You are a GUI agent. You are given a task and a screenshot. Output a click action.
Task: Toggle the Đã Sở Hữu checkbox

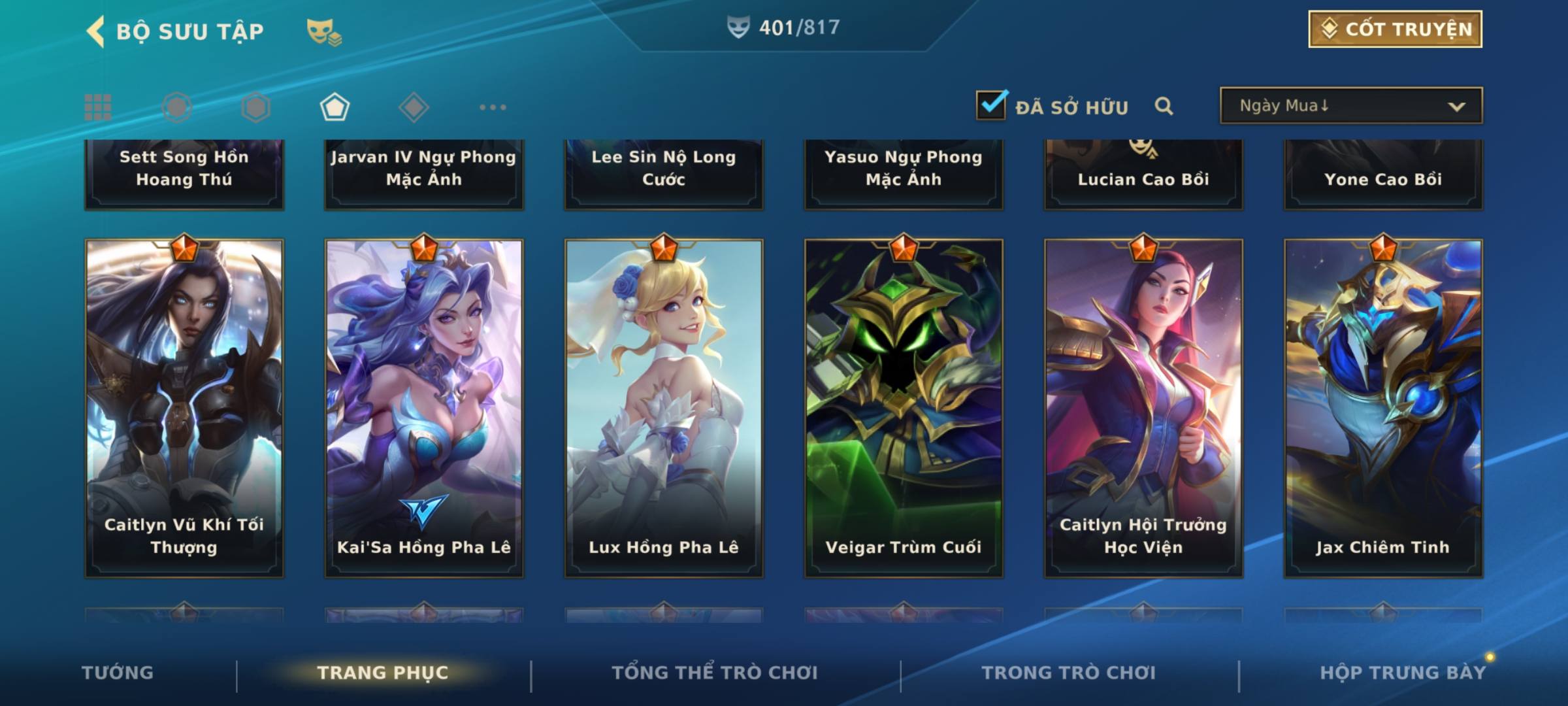coord(991,105)
